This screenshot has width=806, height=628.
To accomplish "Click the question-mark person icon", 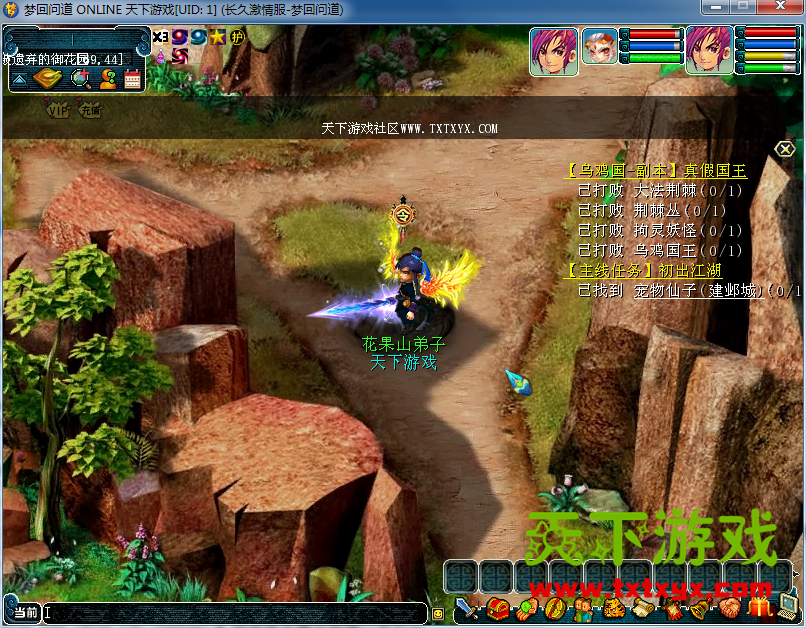I will click(x=107, y=80).
